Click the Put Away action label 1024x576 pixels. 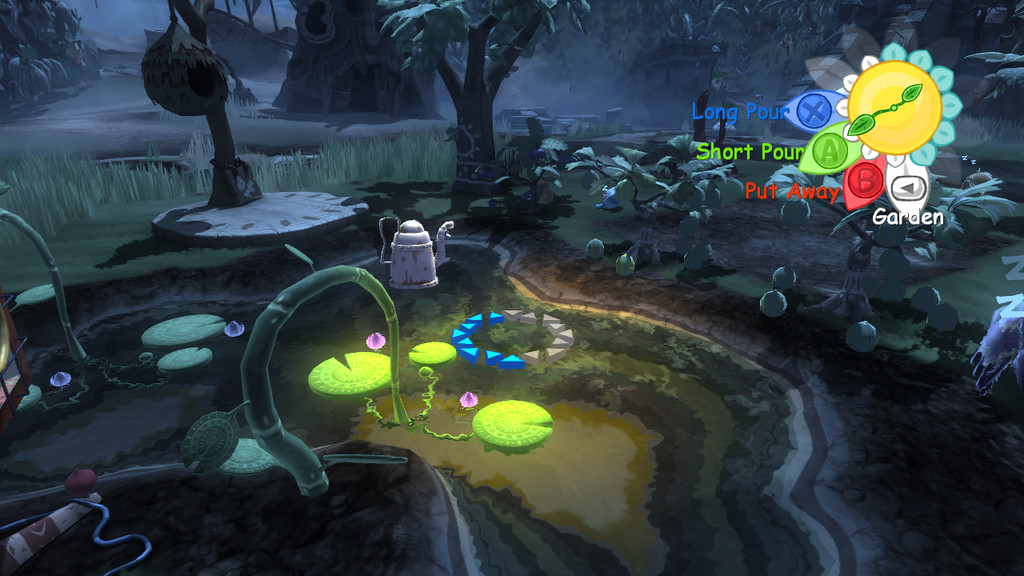(791, 191)
